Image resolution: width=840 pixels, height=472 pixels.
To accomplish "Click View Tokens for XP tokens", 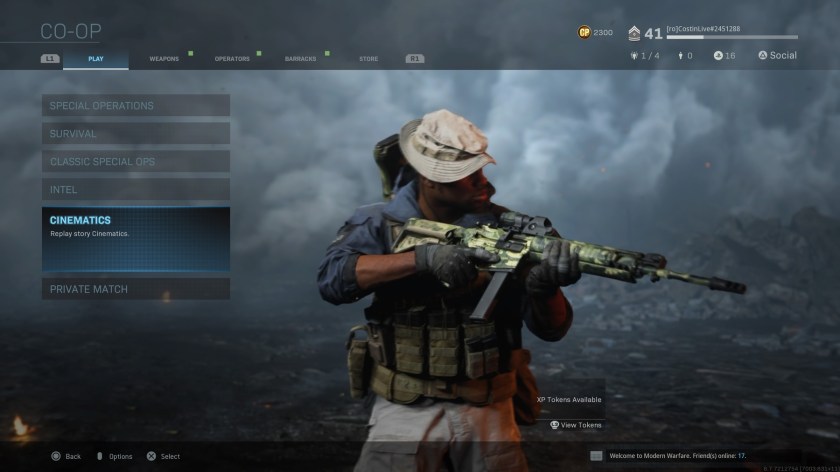I will [576, 425].
